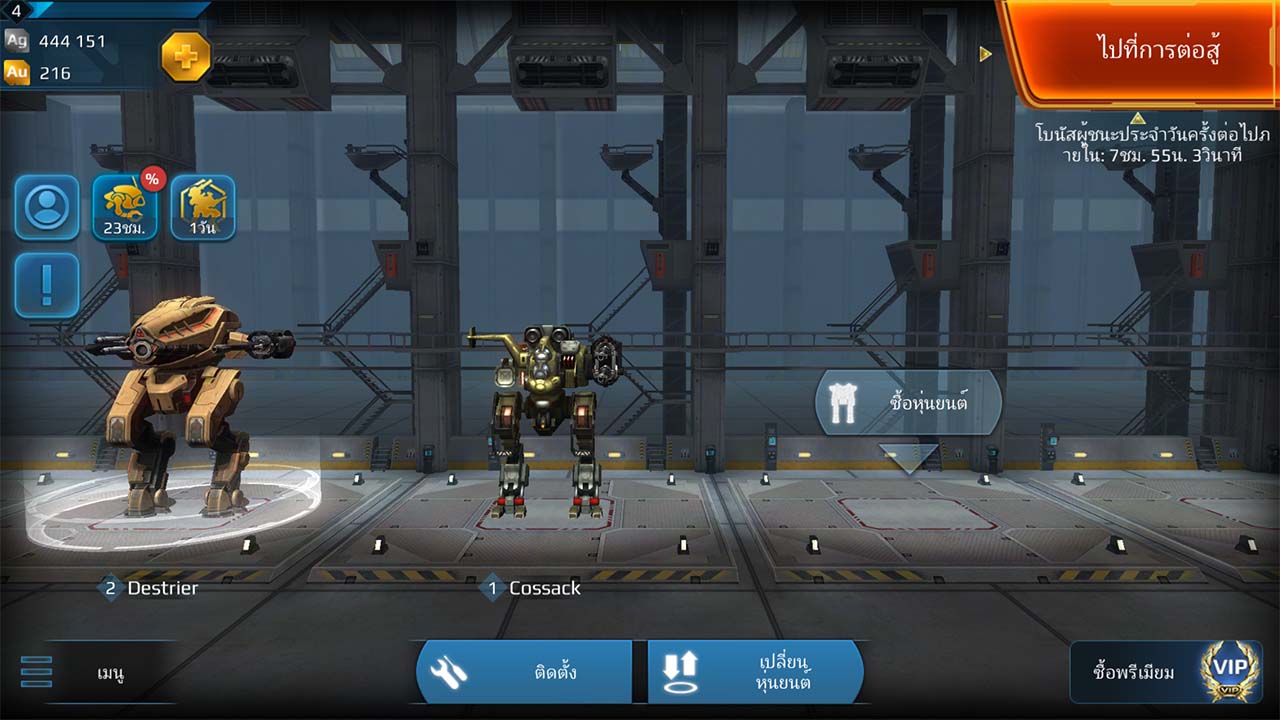This screenshot has height=720, width=1280.
Task: Tap the gold plus add-currency button
Action: tap(186, 56)
